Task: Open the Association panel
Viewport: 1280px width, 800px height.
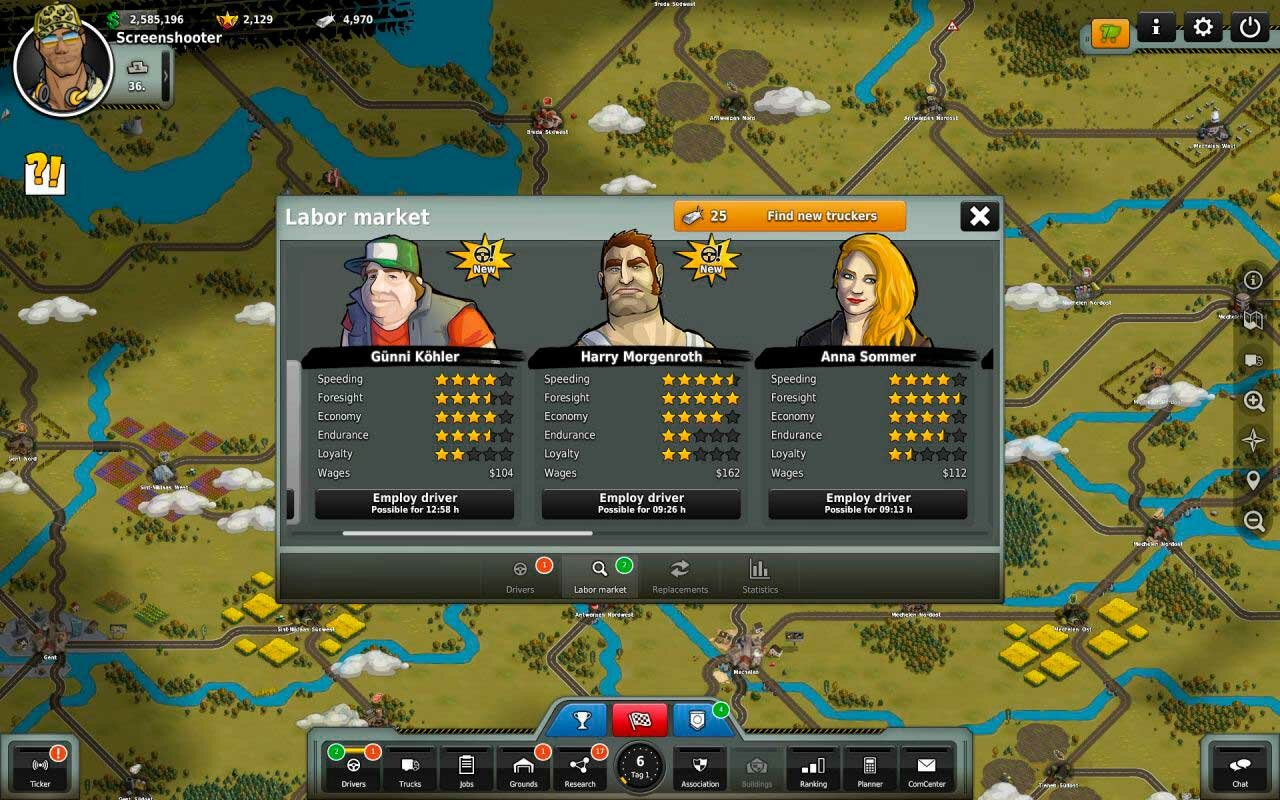Action: point(700,770)
